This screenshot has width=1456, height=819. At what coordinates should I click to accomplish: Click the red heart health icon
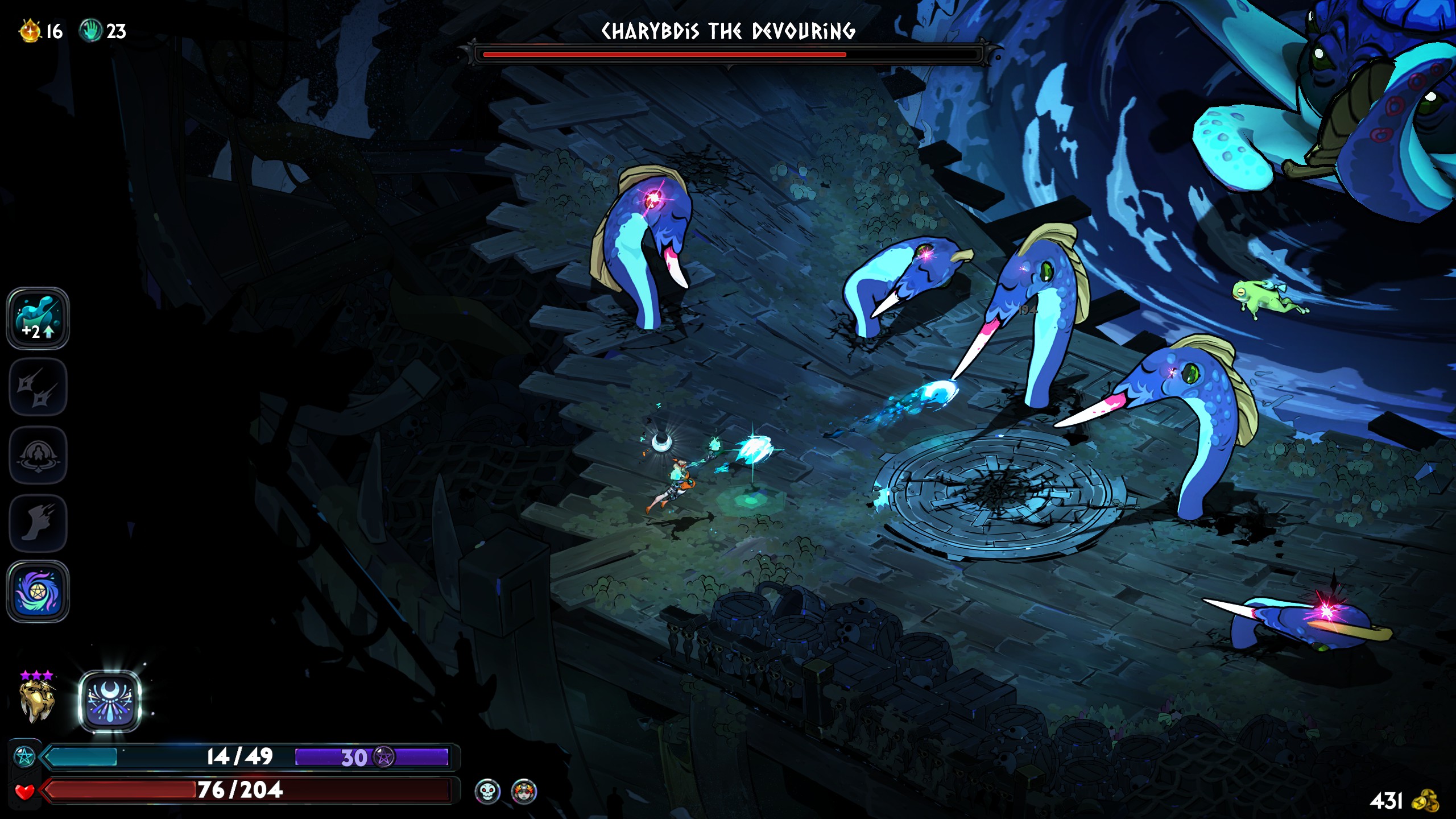coord(24,791)
